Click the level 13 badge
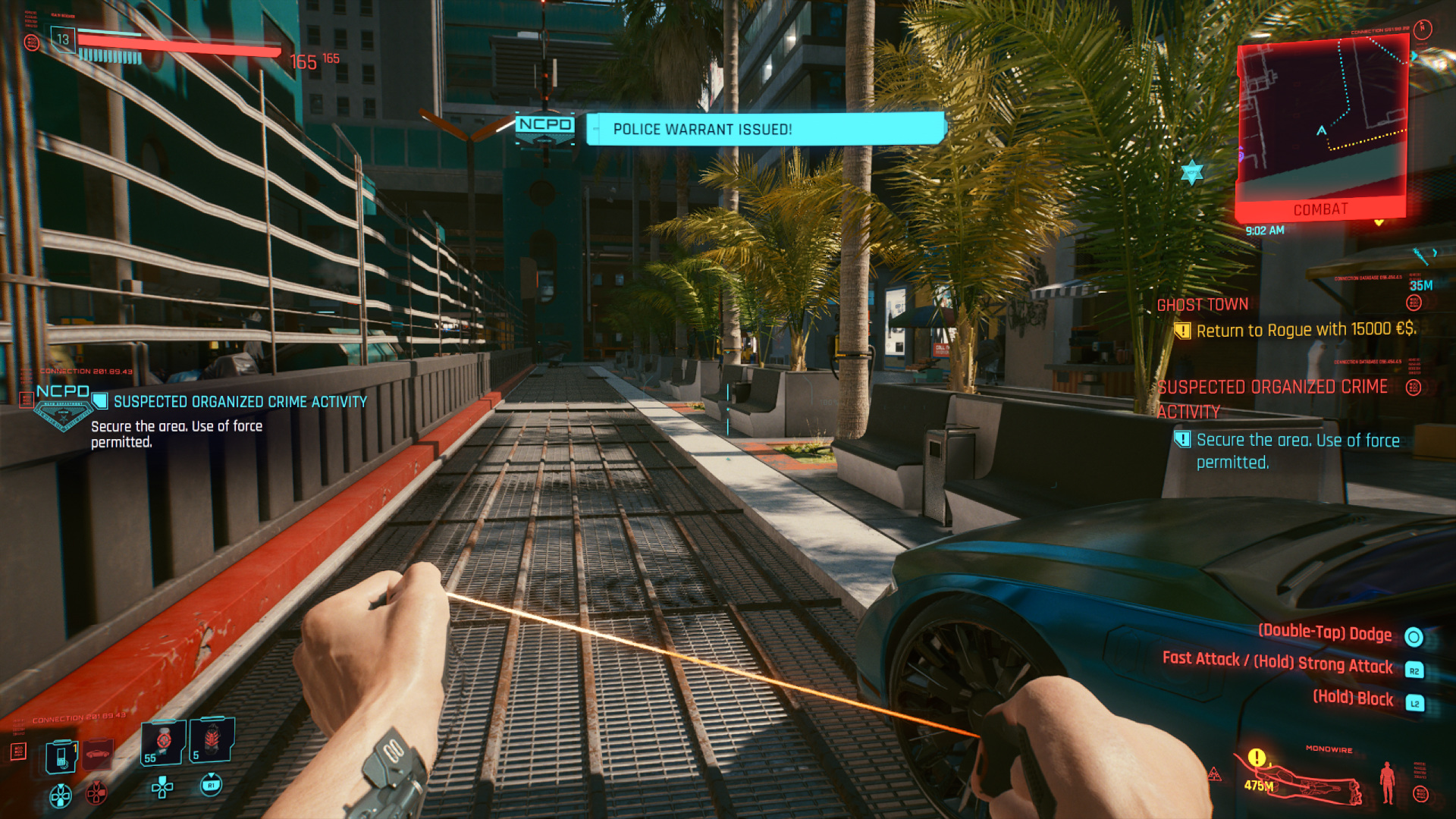Image resolution: width=1456 pixels, height=819 pixels. click(63, 39)
